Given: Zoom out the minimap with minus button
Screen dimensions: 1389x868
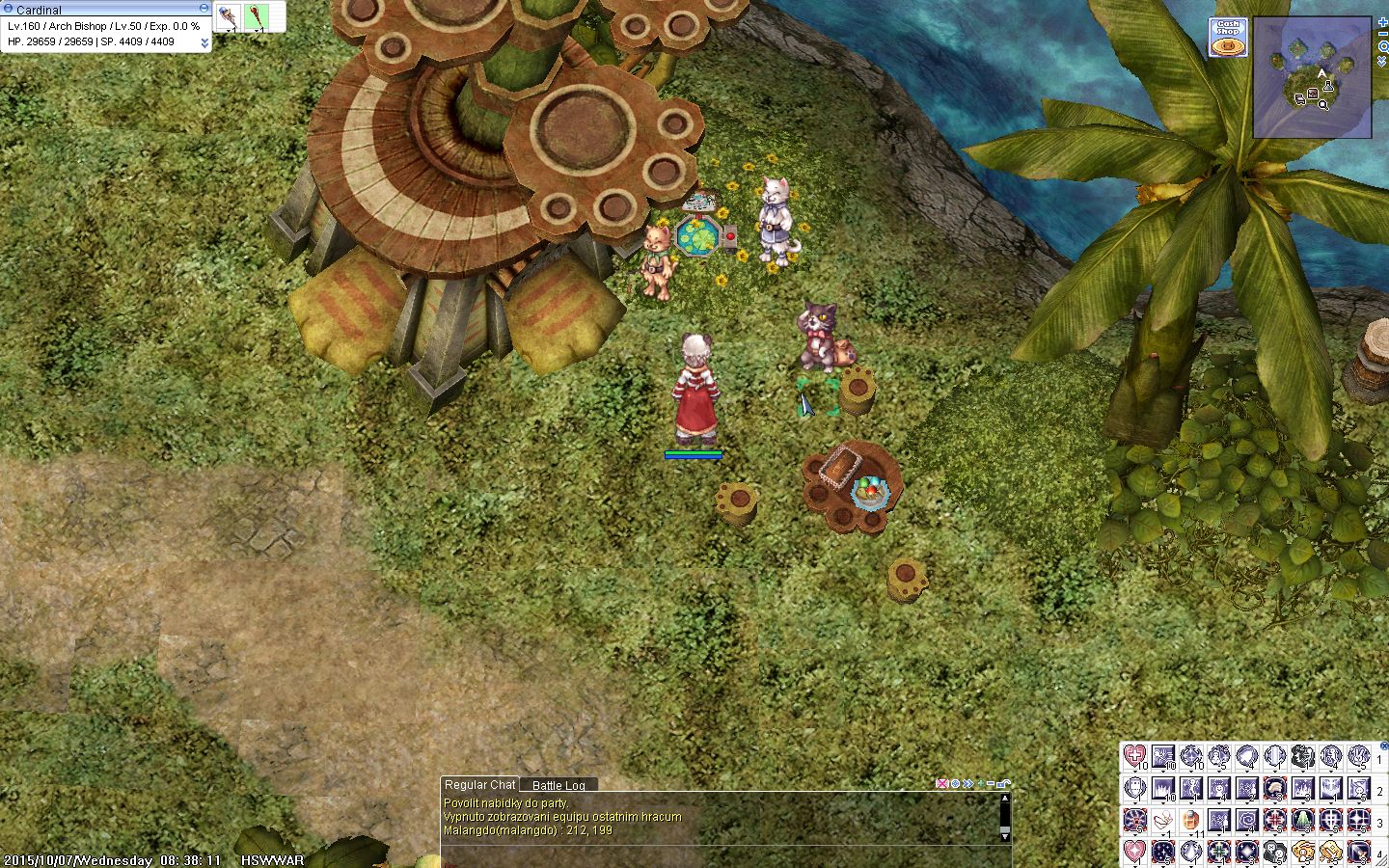Looking at the screenshot, I should coord(1383,34).
